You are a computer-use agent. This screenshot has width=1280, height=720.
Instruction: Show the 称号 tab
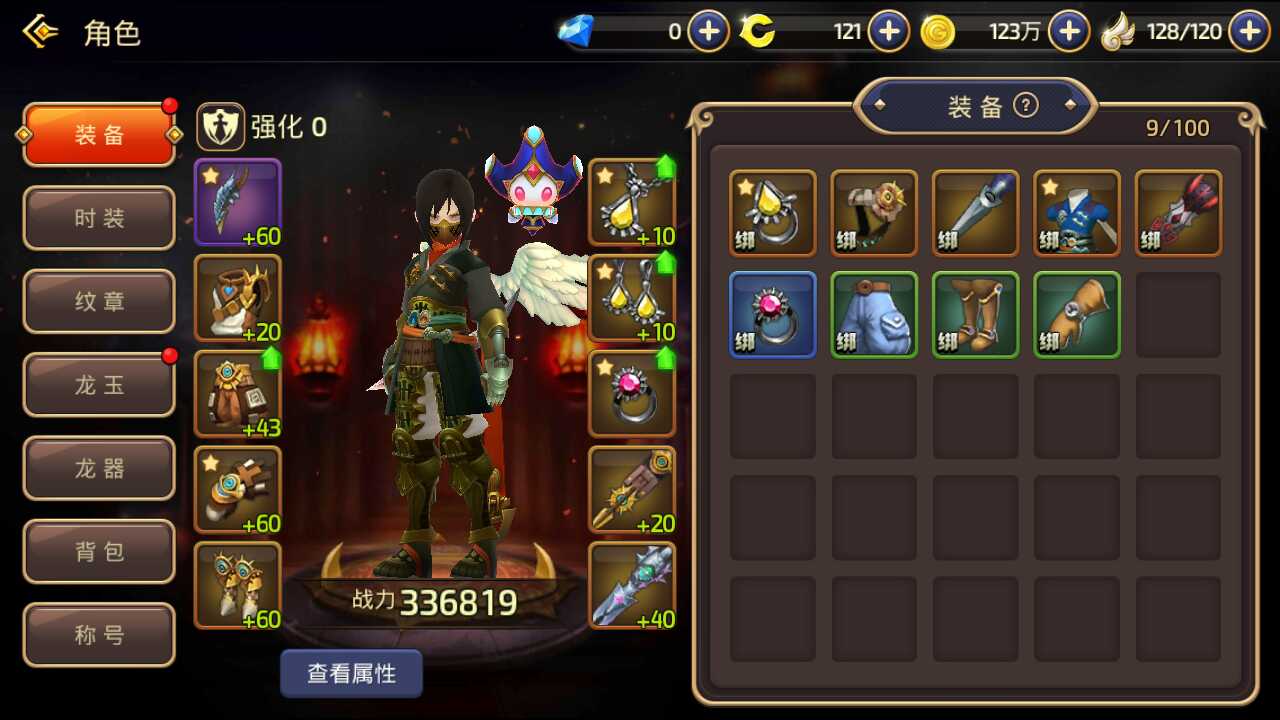coord(99,634)
